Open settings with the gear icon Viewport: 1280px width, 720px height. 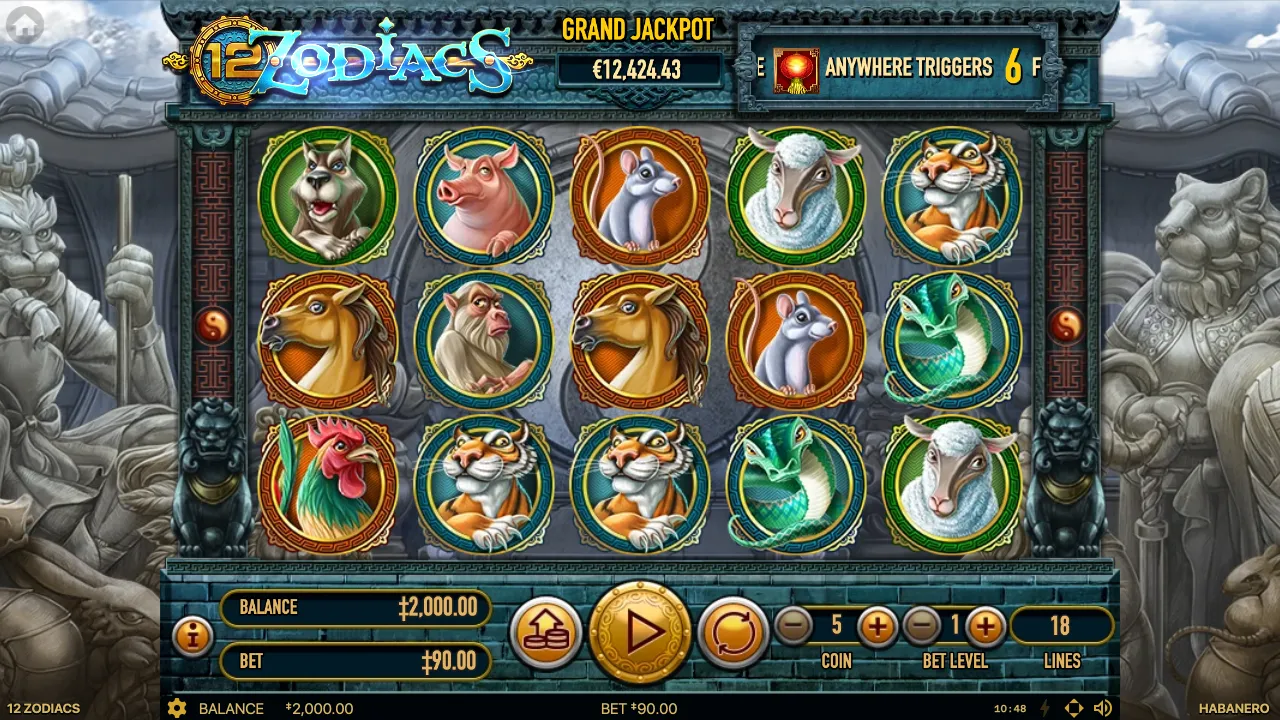point(178,708)
